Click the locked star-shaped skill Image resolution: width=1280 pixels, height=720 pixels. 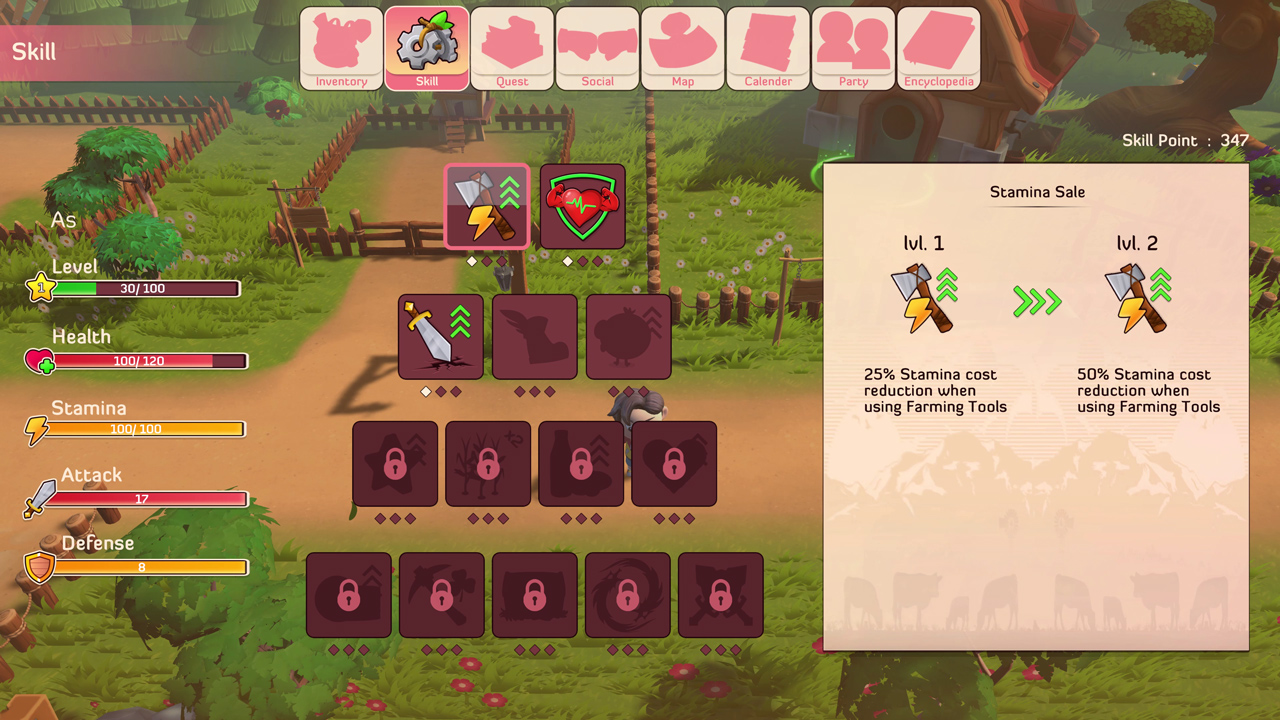(x=394, y=463)
